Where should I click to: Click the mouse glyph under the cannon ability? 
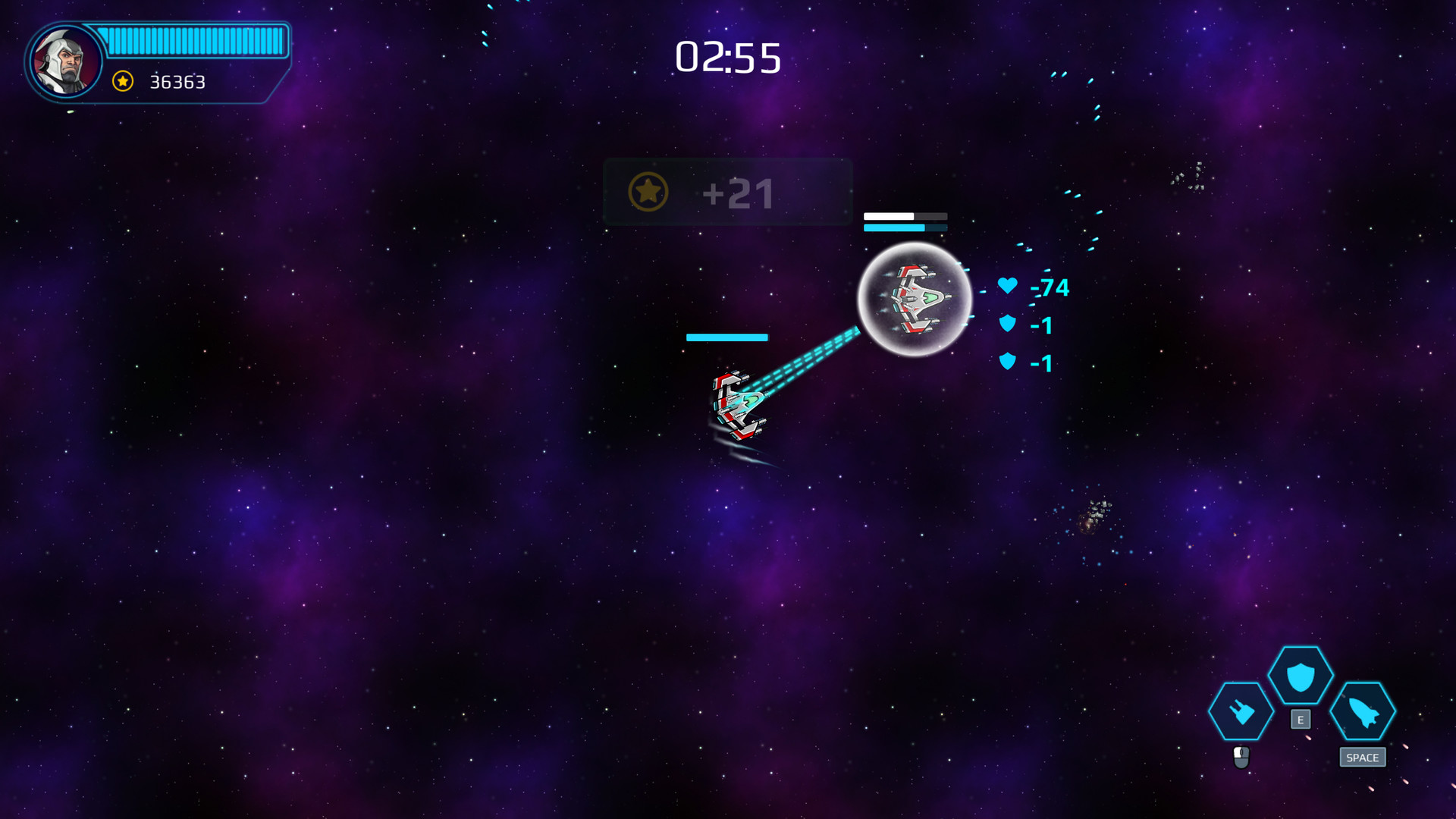pyautogui.click(x=1242, y=758)
